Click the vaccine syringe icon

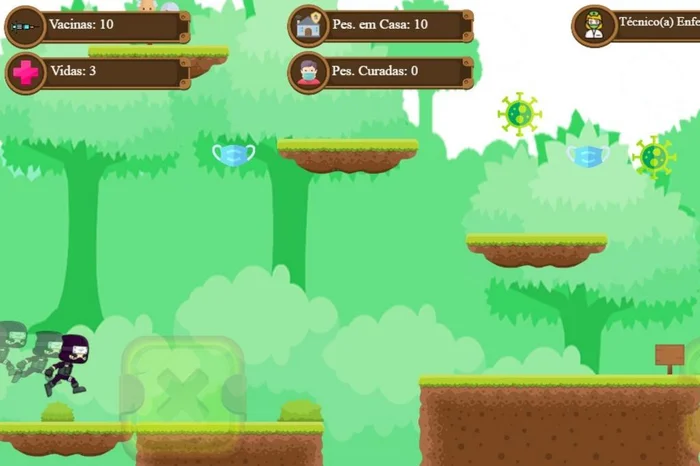pos(25,27)
